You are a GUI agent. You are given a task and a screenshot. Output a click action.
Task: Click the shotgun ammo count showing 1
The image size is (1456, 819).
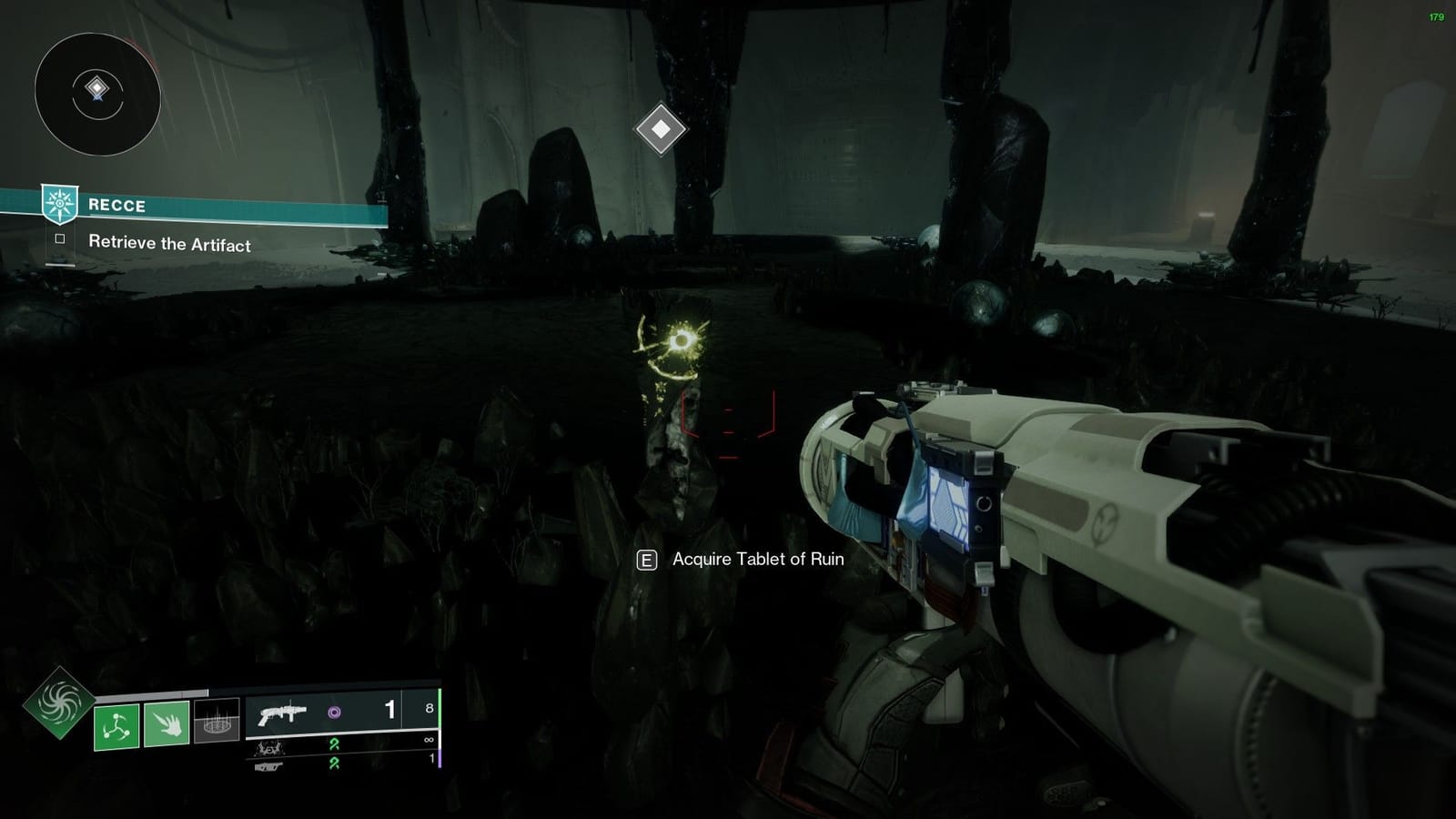coord(389,710)
